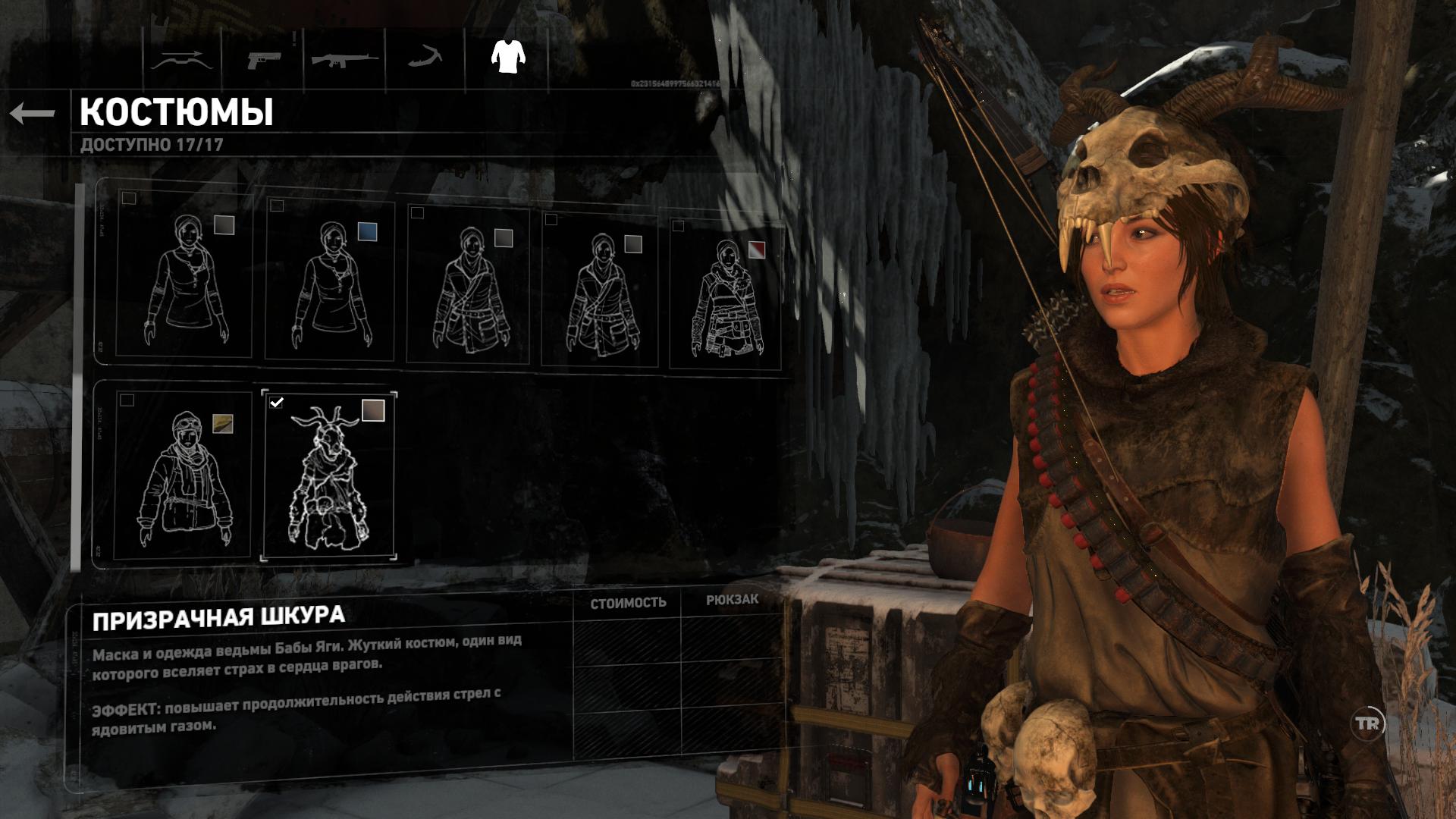Select the horned Baba Yaga costume
Screen dimensions: 1456x819
(328, 475)
